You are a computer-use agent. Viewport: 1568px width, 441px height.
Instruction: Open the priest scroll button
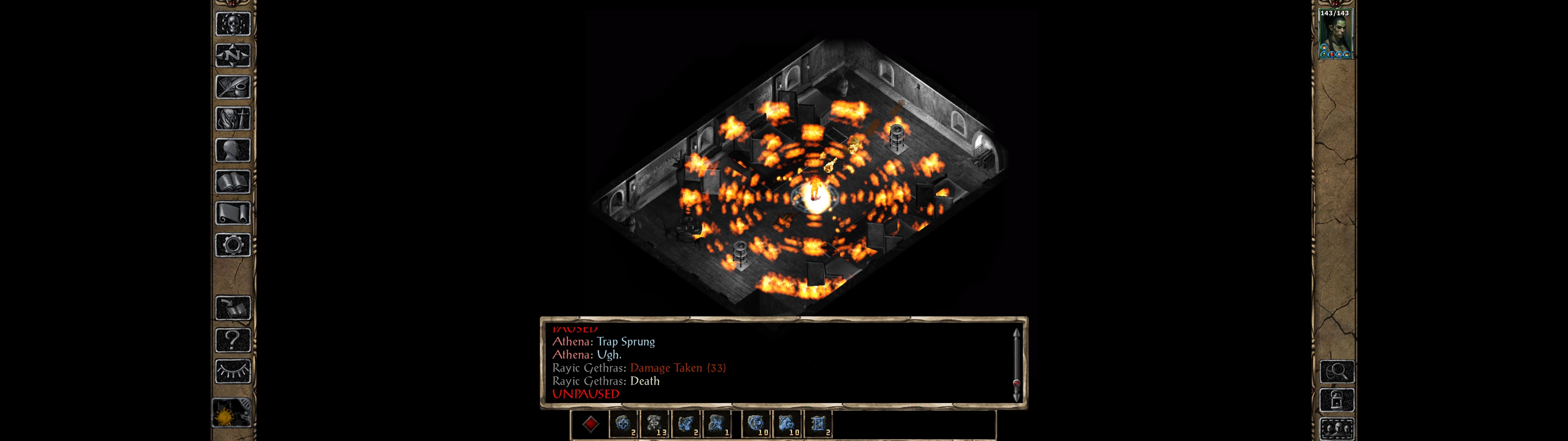232,214
